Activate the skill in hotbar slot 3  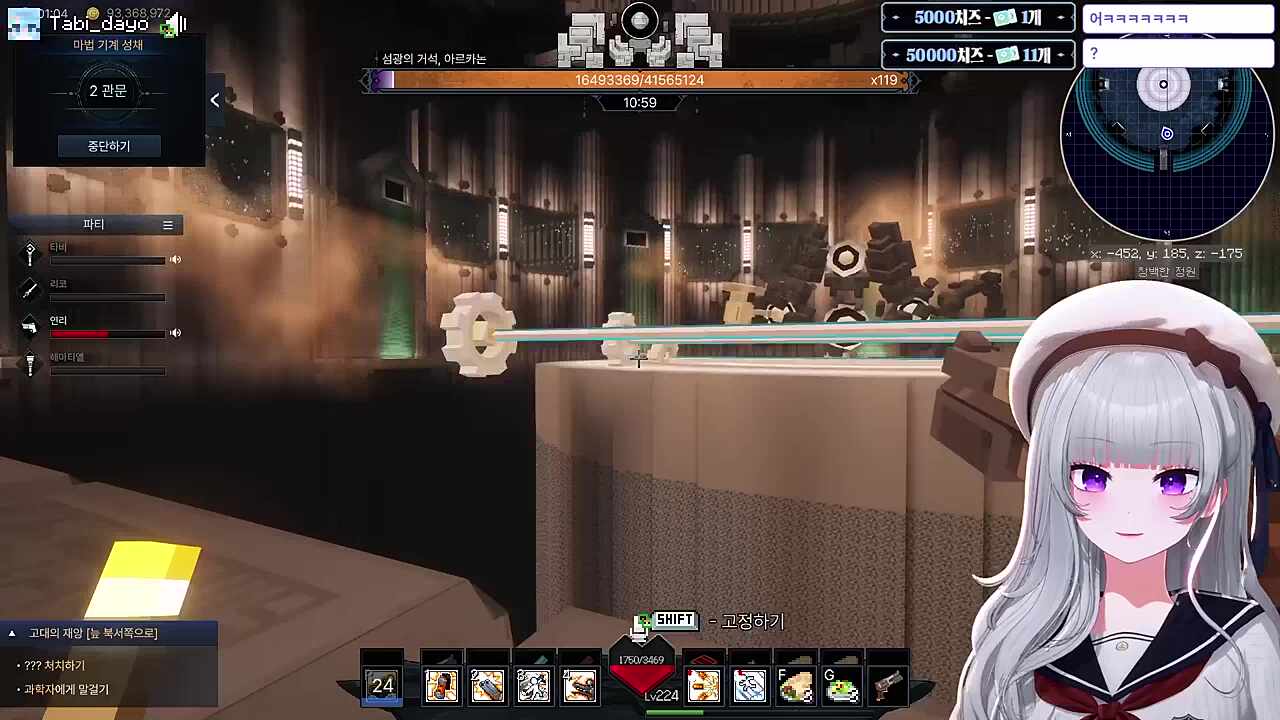click(x=533, y=686)
